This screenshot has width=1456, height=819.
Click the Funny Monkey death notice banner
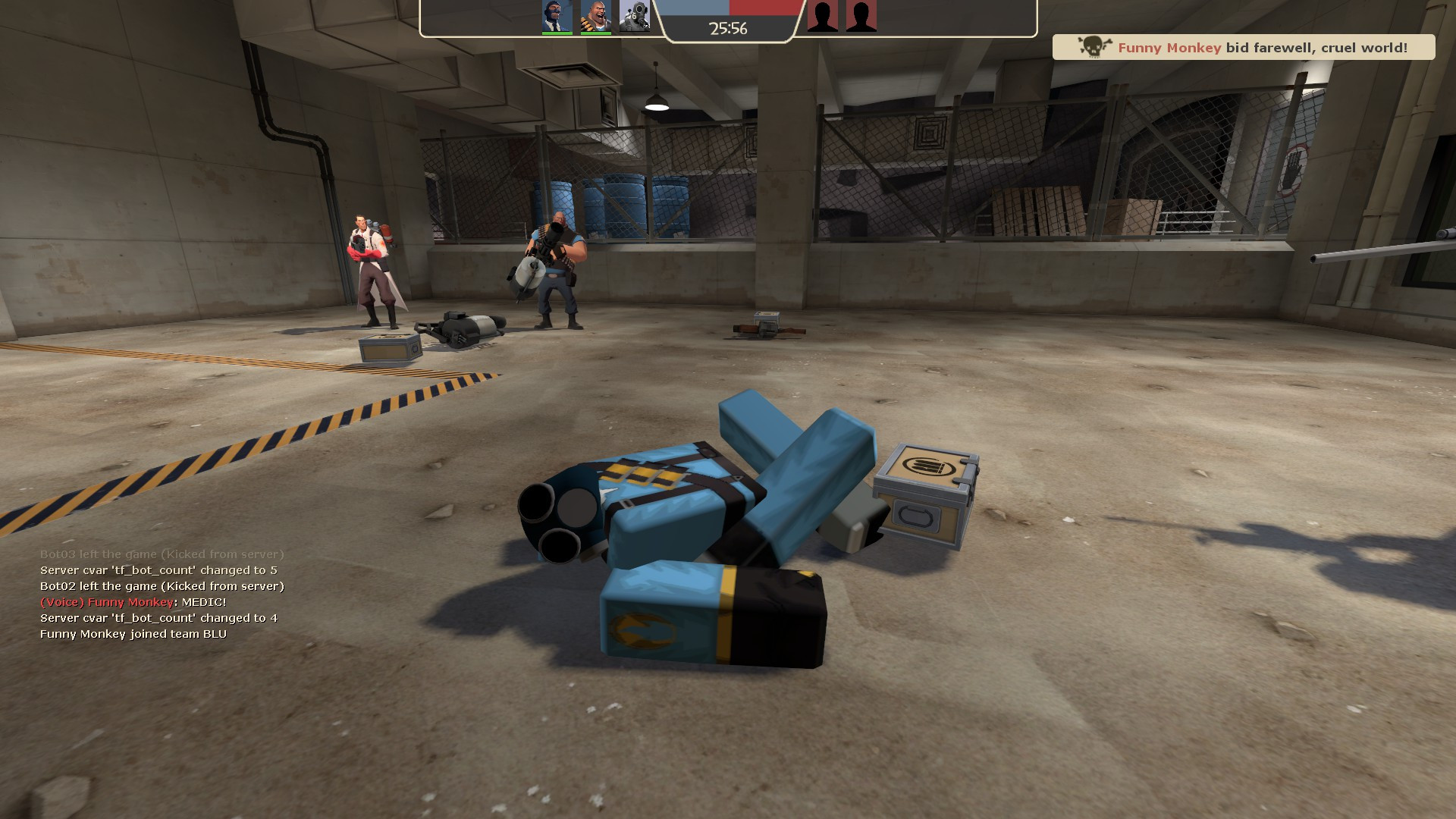[1244, 47]
